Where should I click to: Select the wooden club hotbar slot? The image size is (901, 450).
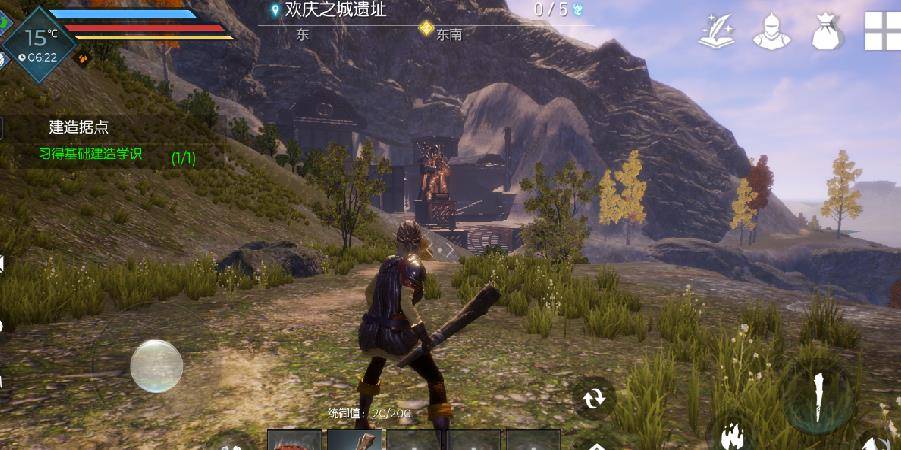point(354,440)
